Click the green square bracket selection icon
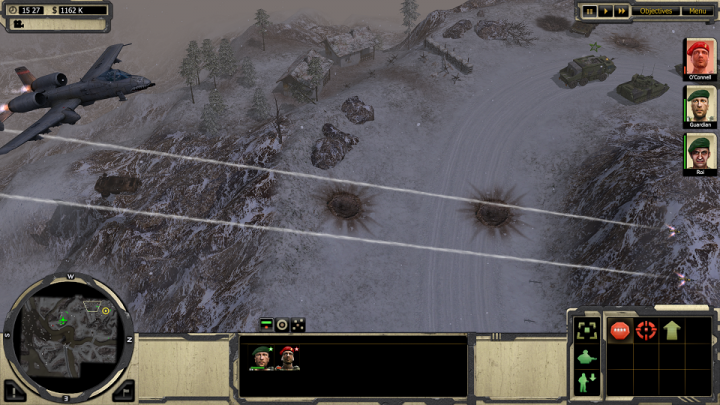720x405 pixels. (587, 330)
